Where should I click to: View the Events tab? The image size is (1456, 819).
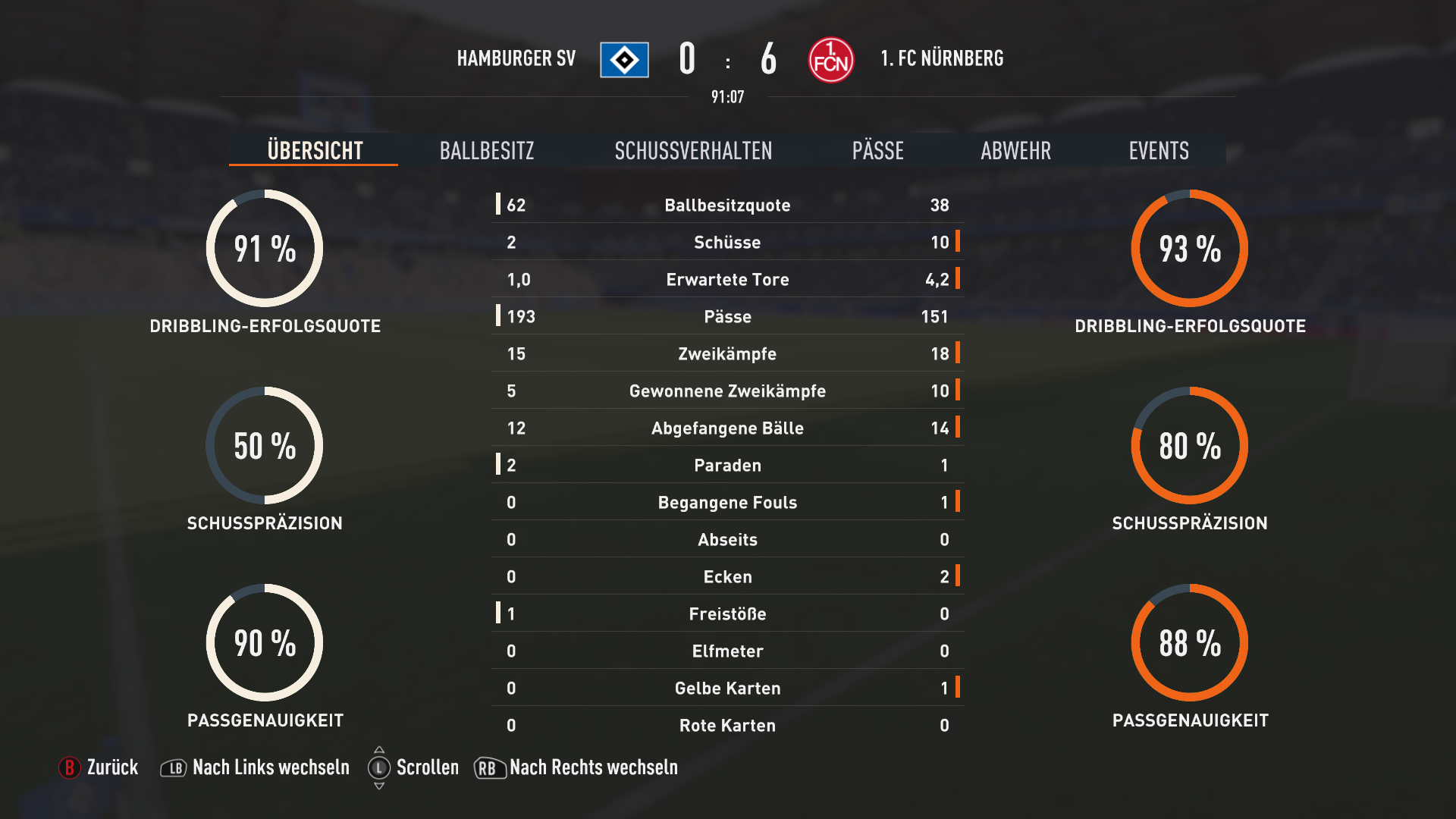[x=1158, y=150]
